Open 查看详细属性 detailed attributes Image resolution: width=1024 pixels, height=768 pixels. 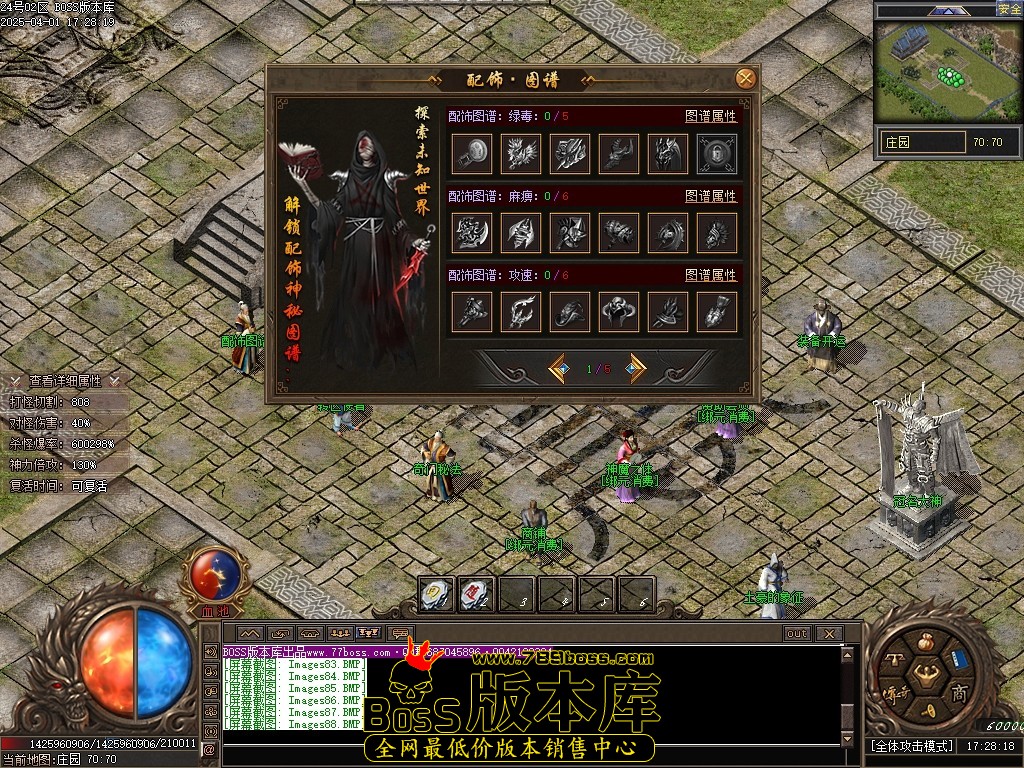tap(65, 381)
